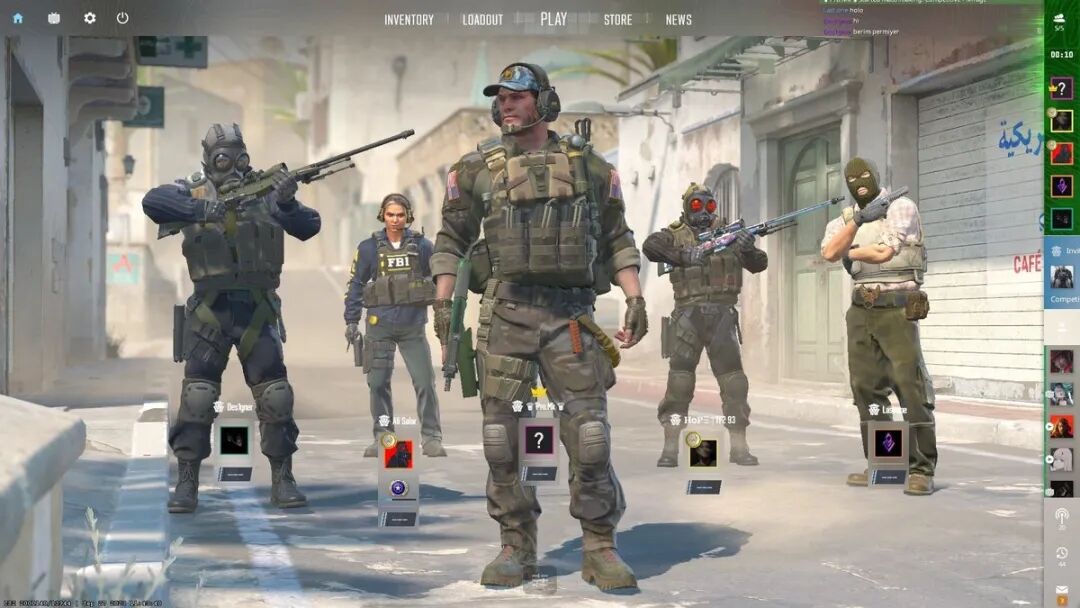Go to the Loadout screen
The width and height of the screenshot is (1080, 608).
tap(483, 20)
